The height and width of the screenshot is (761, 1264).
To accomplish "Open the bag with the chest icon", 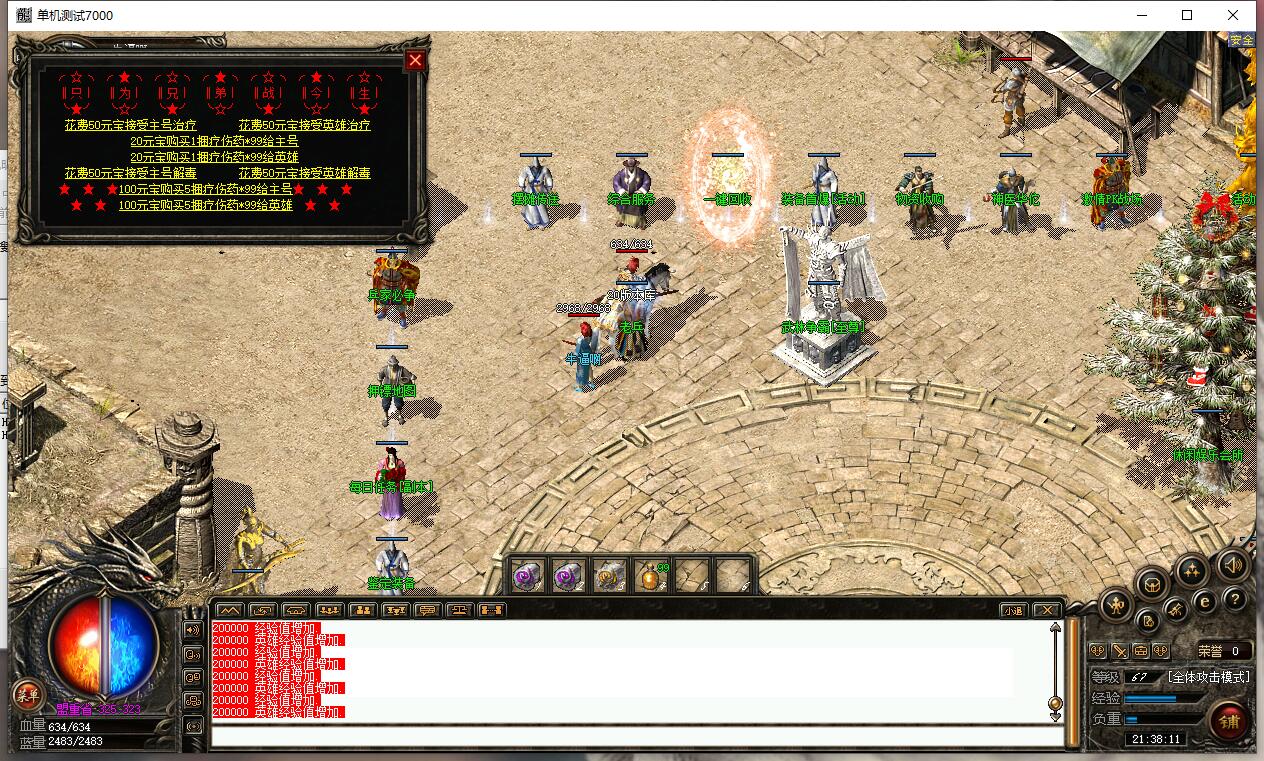I will [x=1152, y=583].
